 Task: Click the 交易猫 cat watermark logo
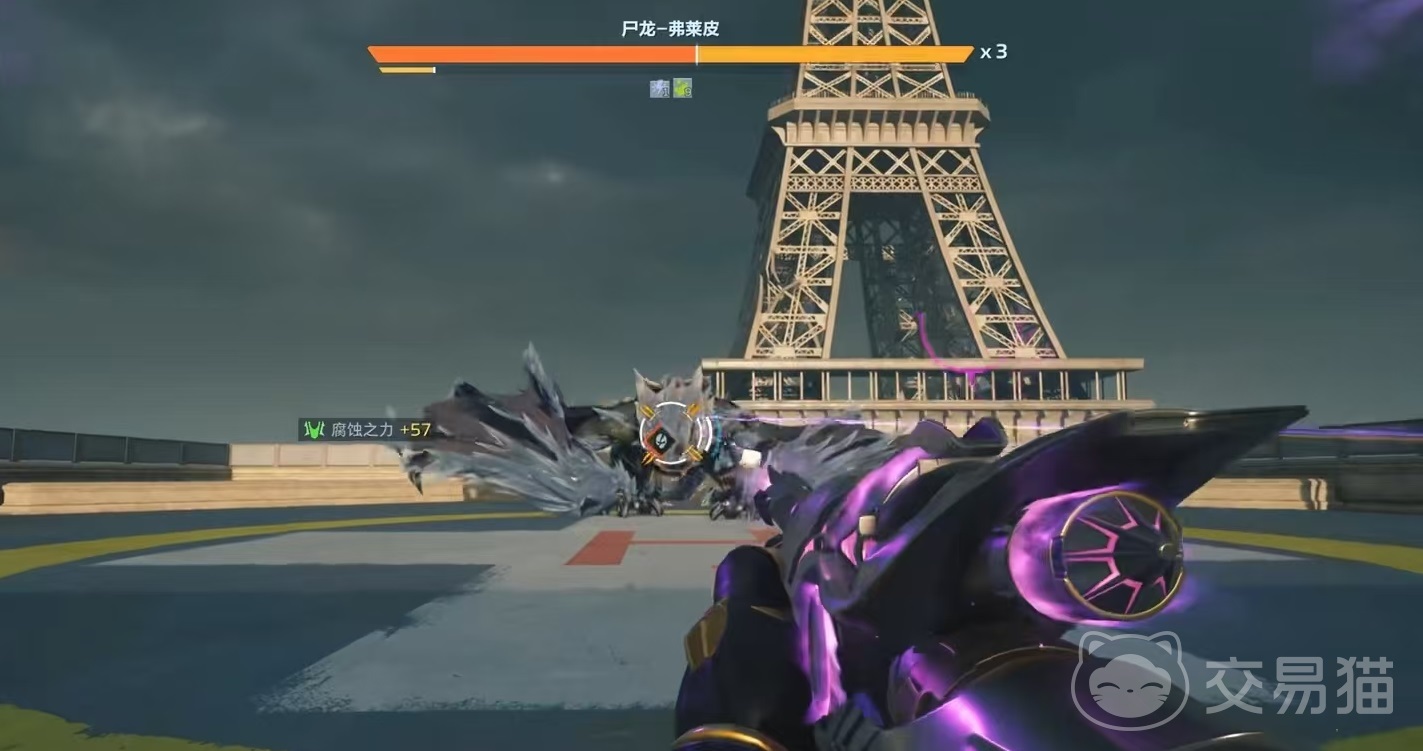(1129, 682)
